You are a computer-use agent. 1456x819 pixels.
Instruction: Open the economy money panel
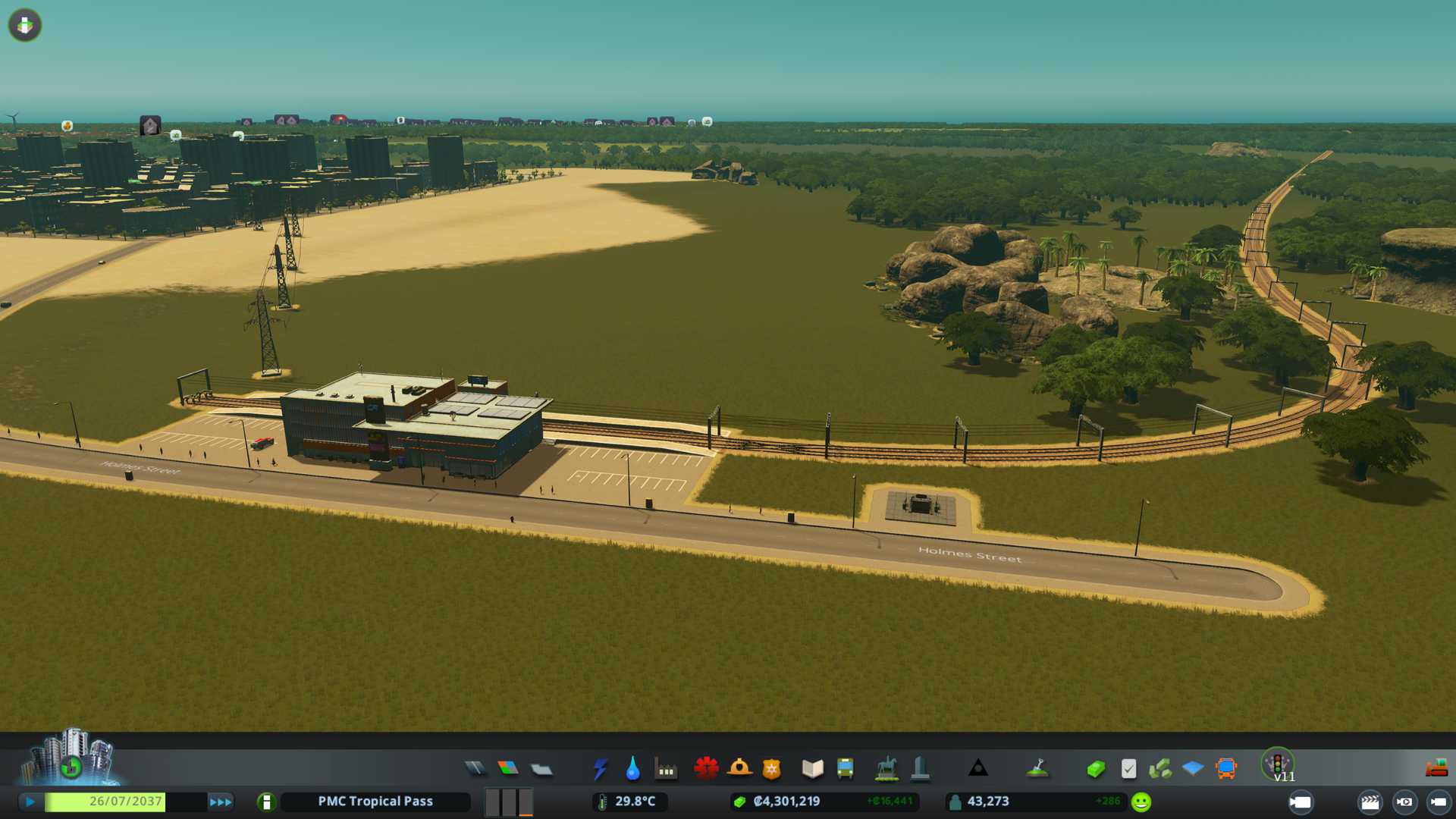pyautogui.click(x=1096, y=769)
